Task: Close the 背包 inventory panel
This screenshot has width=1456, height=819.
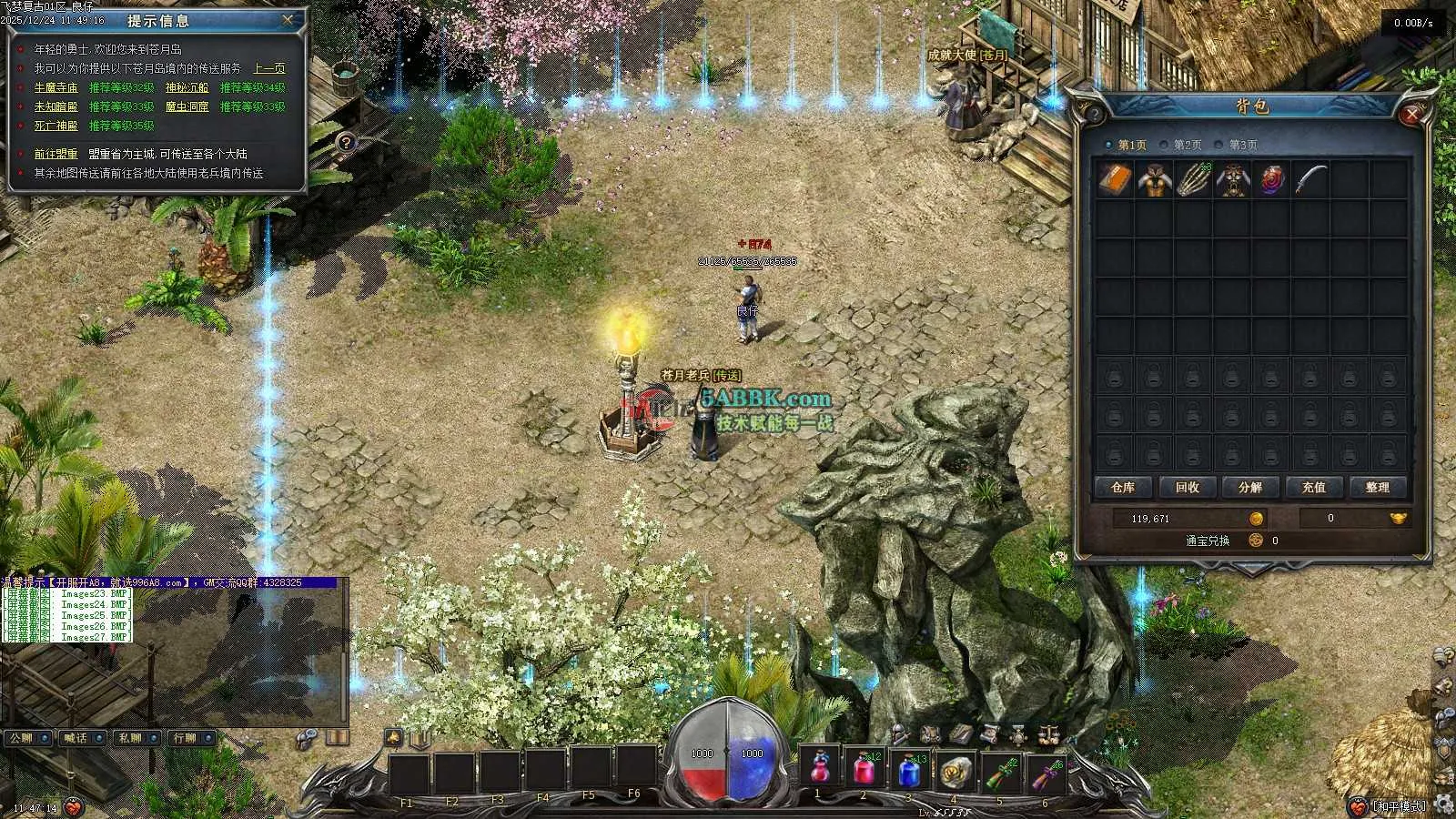Action: (1411, 114)
